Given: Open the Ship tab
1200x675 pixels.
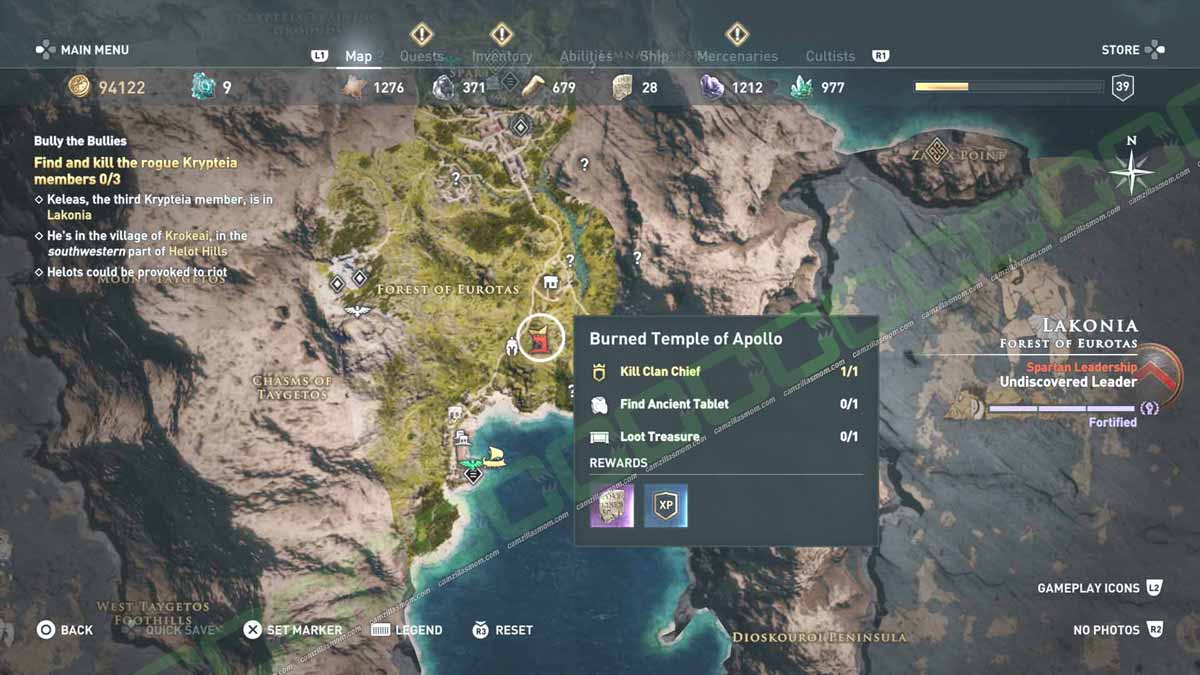Looking at the screenshot, I should pos(654,56).
